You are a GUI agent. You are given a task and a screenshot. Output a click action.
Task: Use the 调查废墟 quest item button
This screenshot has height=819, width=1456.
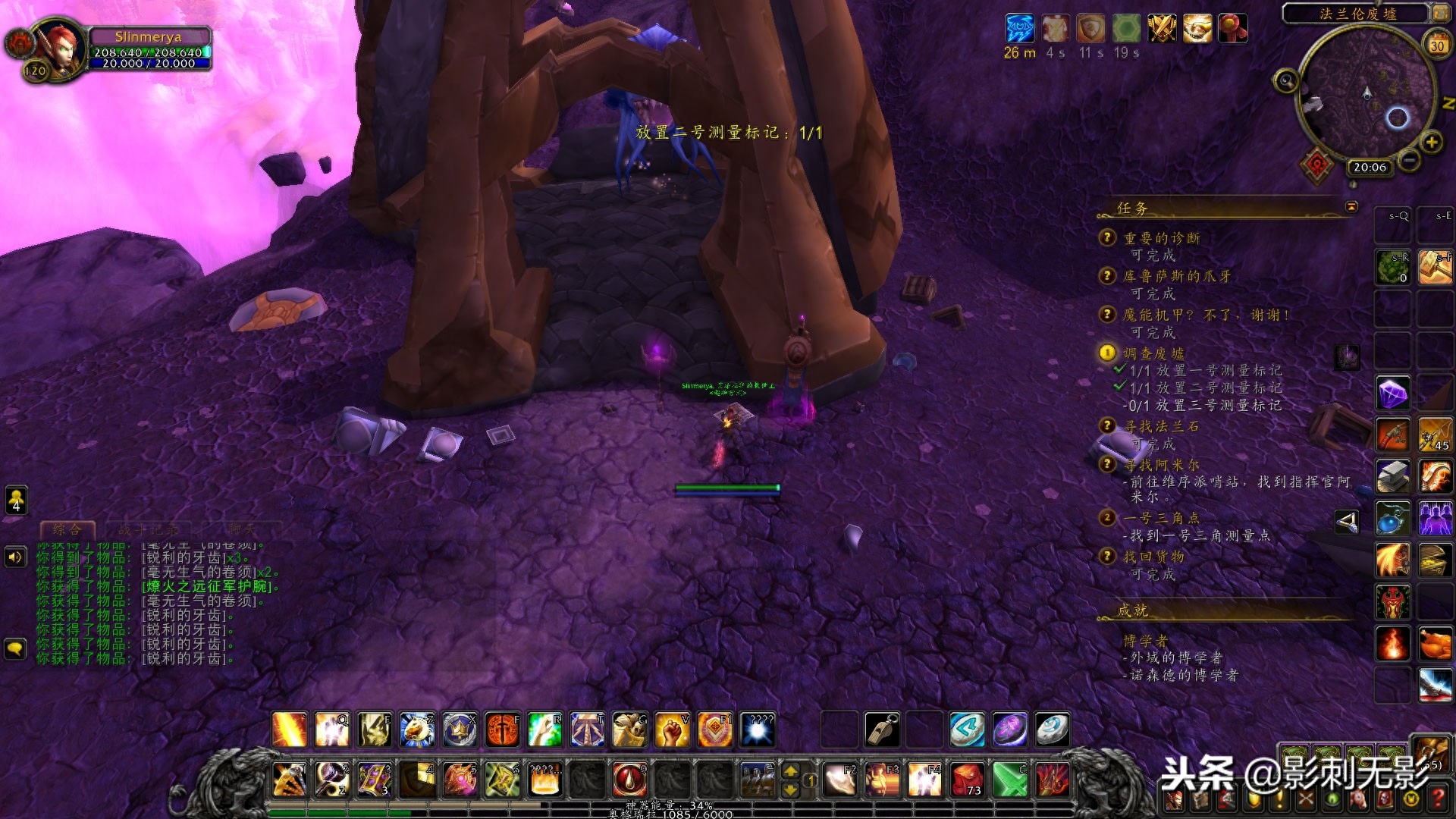point(1347,356)
